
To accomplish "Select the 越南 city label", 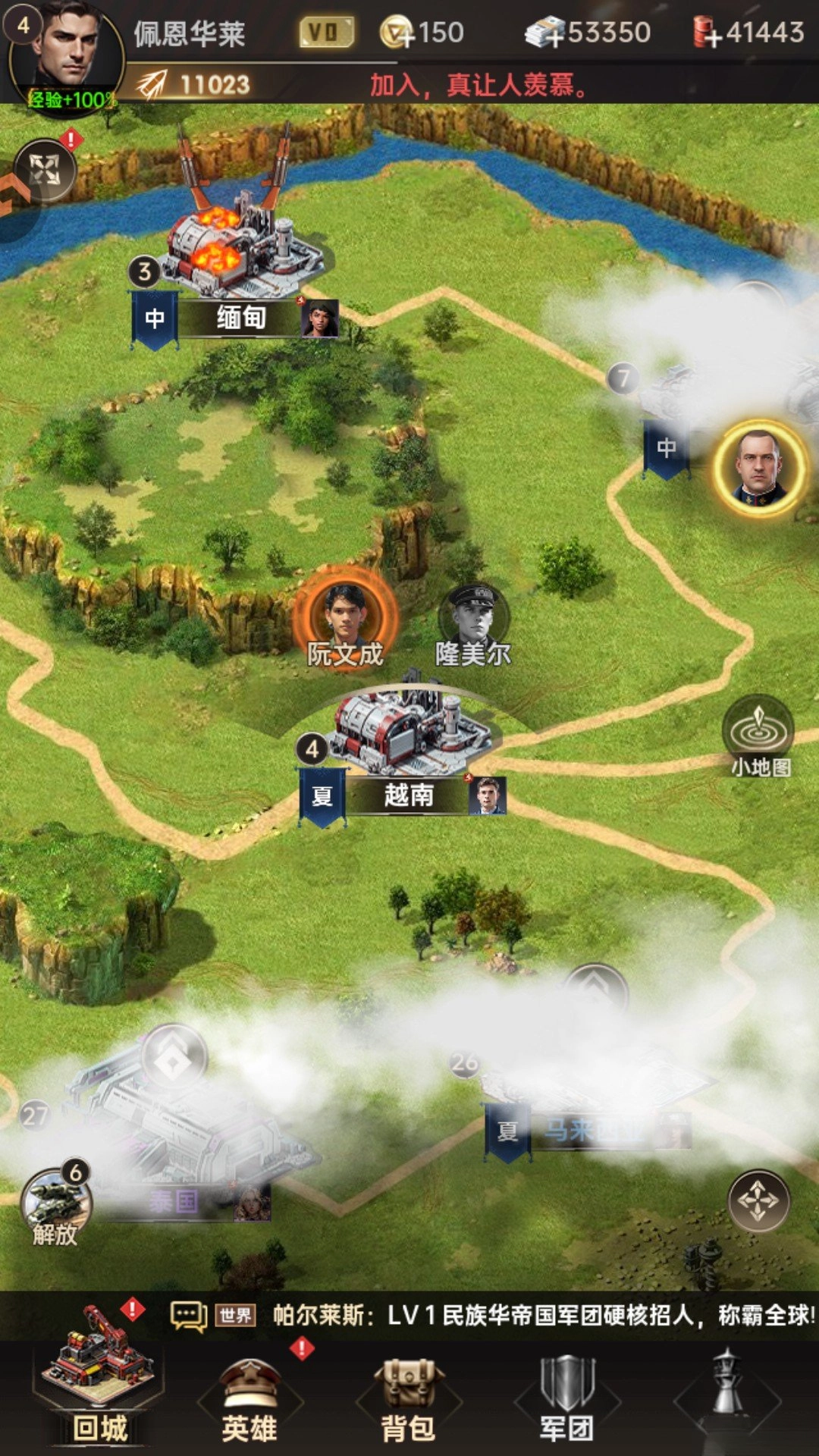I will pos(408,795).
